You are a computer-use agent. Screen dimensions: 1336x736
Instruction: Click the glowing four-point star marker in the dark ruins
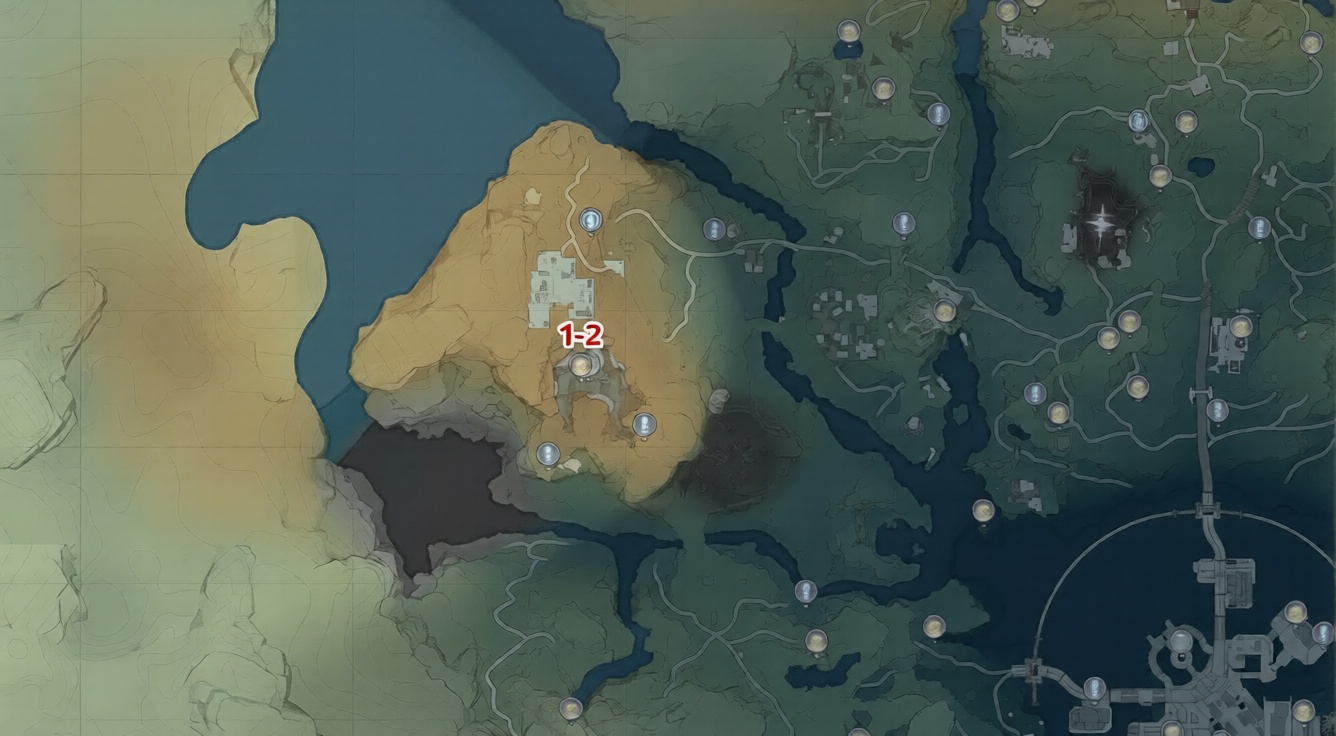[x=1101, y=222]
